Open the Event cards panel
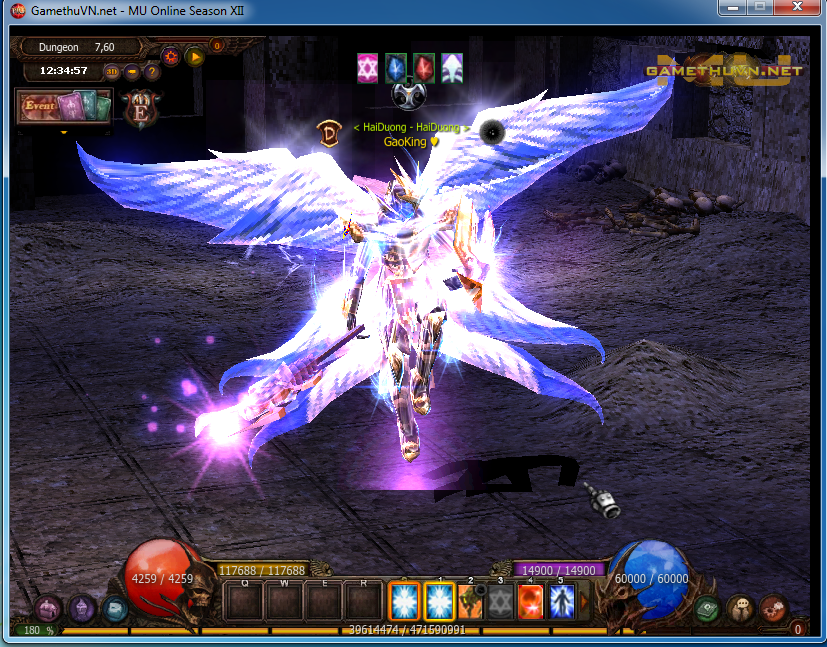The image size is (827, 647). [63, 106]
